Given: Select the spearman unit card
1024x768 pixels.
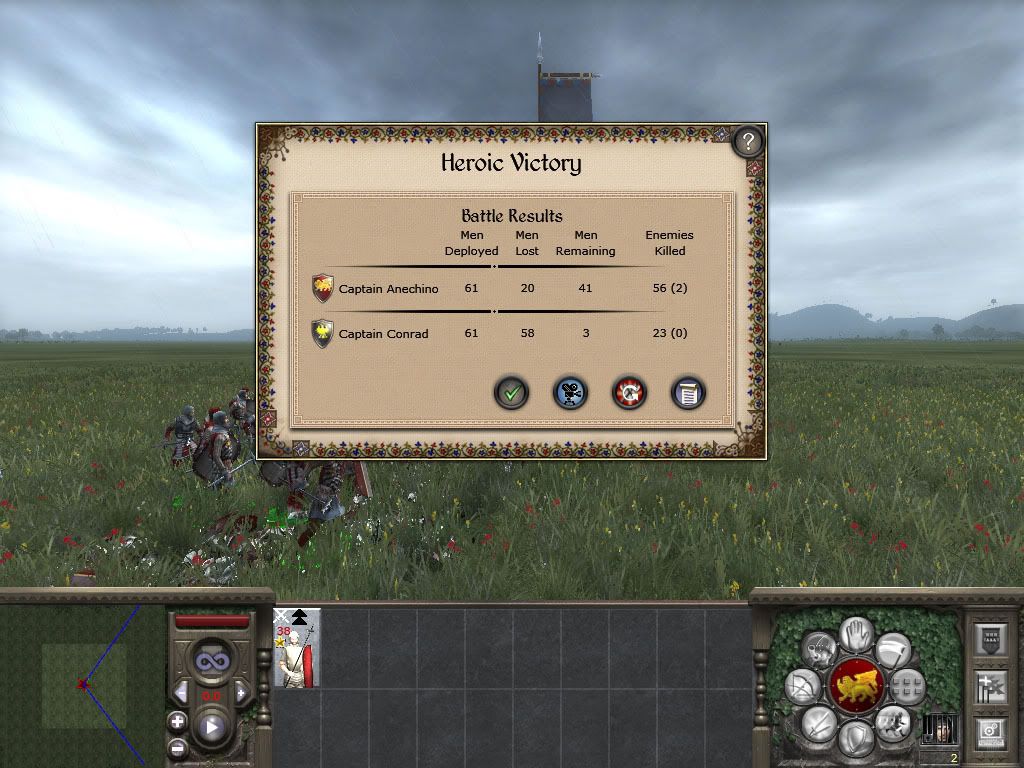Looking at the screenshot, I should click(297, 648).
